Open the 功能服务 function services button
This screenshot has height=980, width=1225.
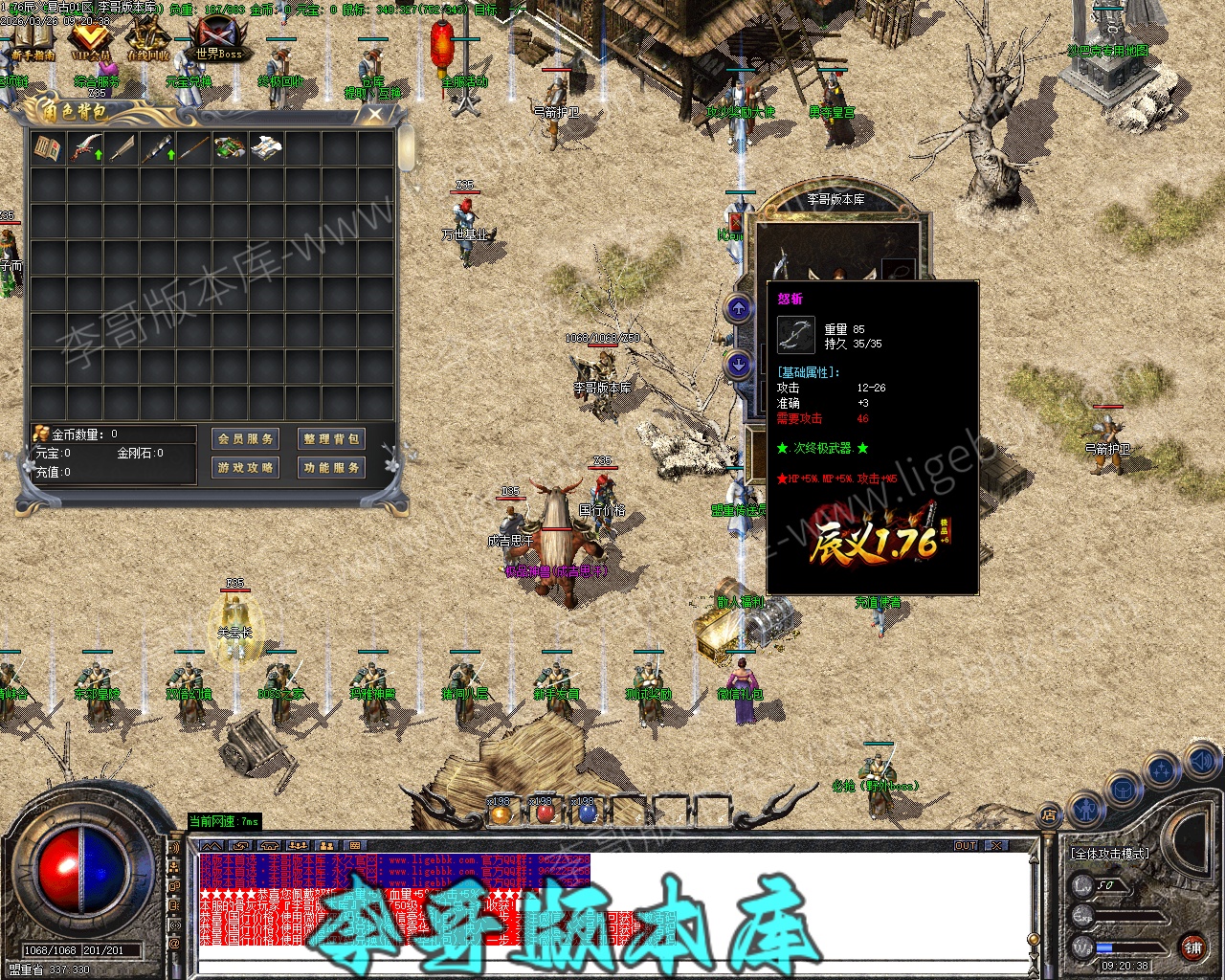pos(331,467)
